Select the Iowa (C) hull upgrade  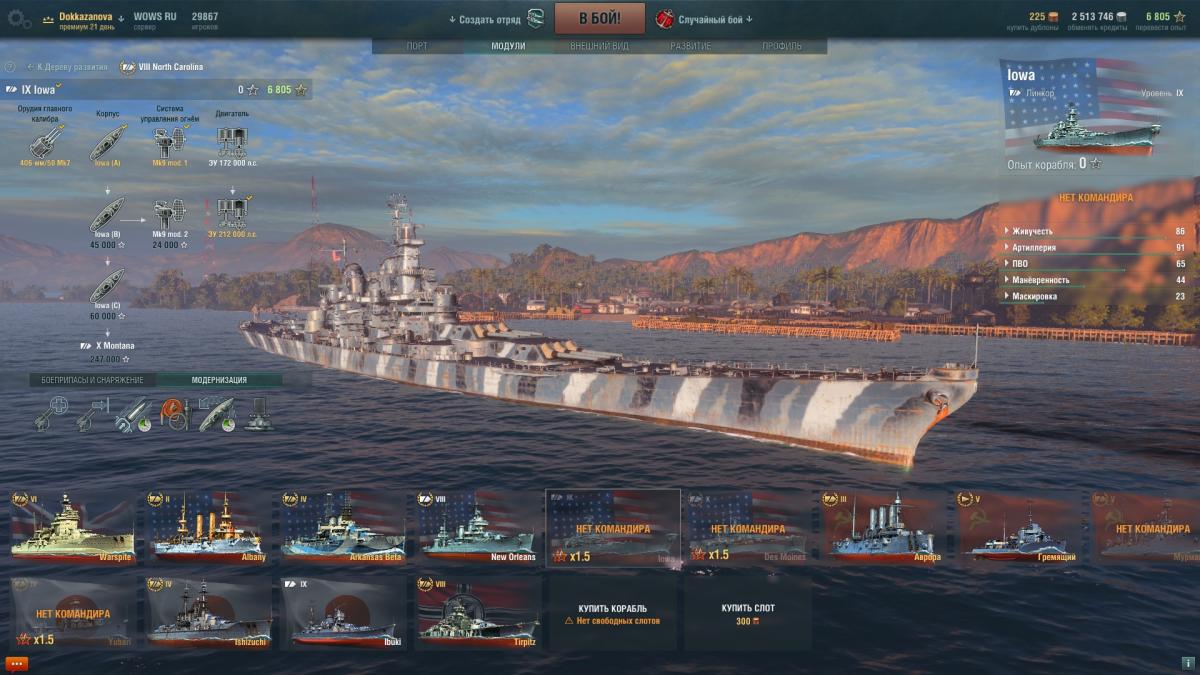(x=106, y=285)
